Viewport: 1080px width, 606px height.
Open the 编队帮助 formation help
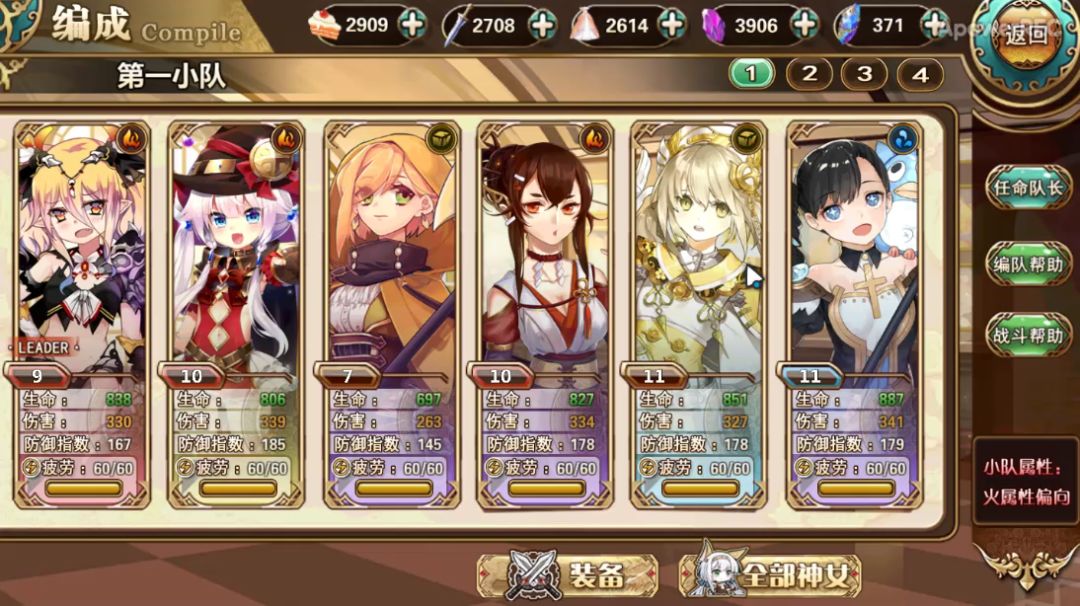[1028, 264]
